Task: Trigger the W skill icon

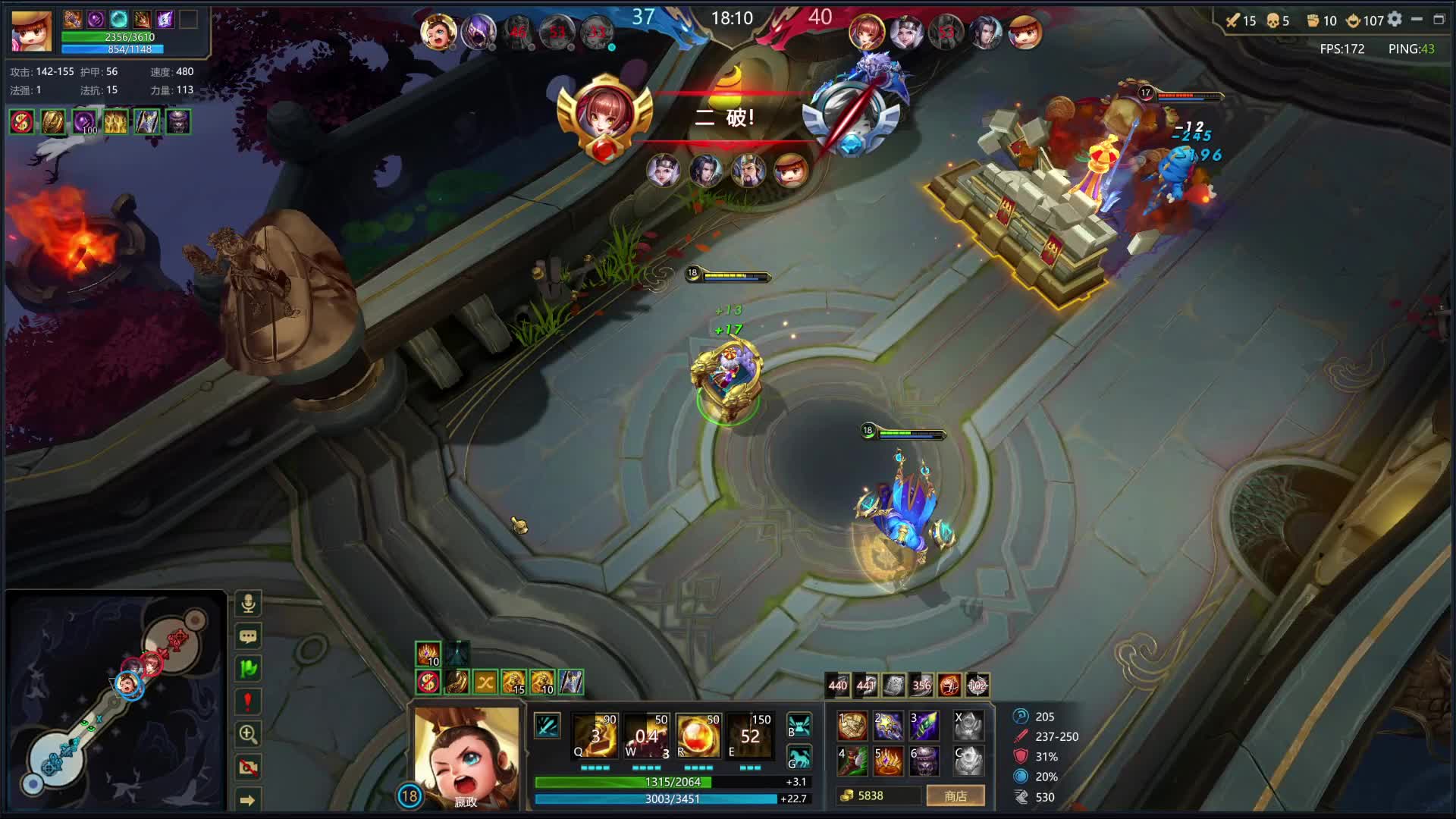Action: (647, 736)
